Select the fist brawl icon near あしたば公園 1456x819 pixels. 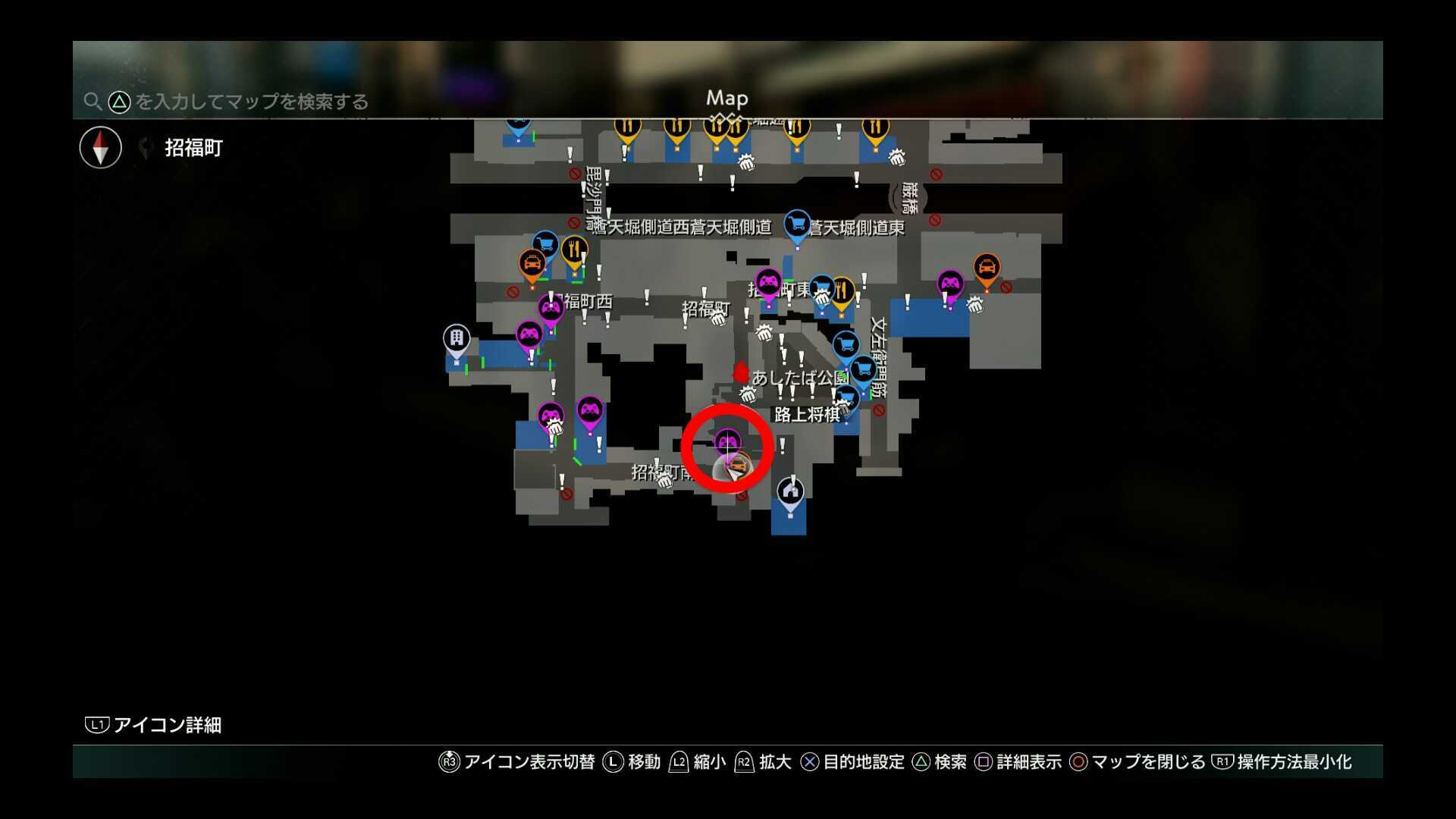[x=748, y=394]
